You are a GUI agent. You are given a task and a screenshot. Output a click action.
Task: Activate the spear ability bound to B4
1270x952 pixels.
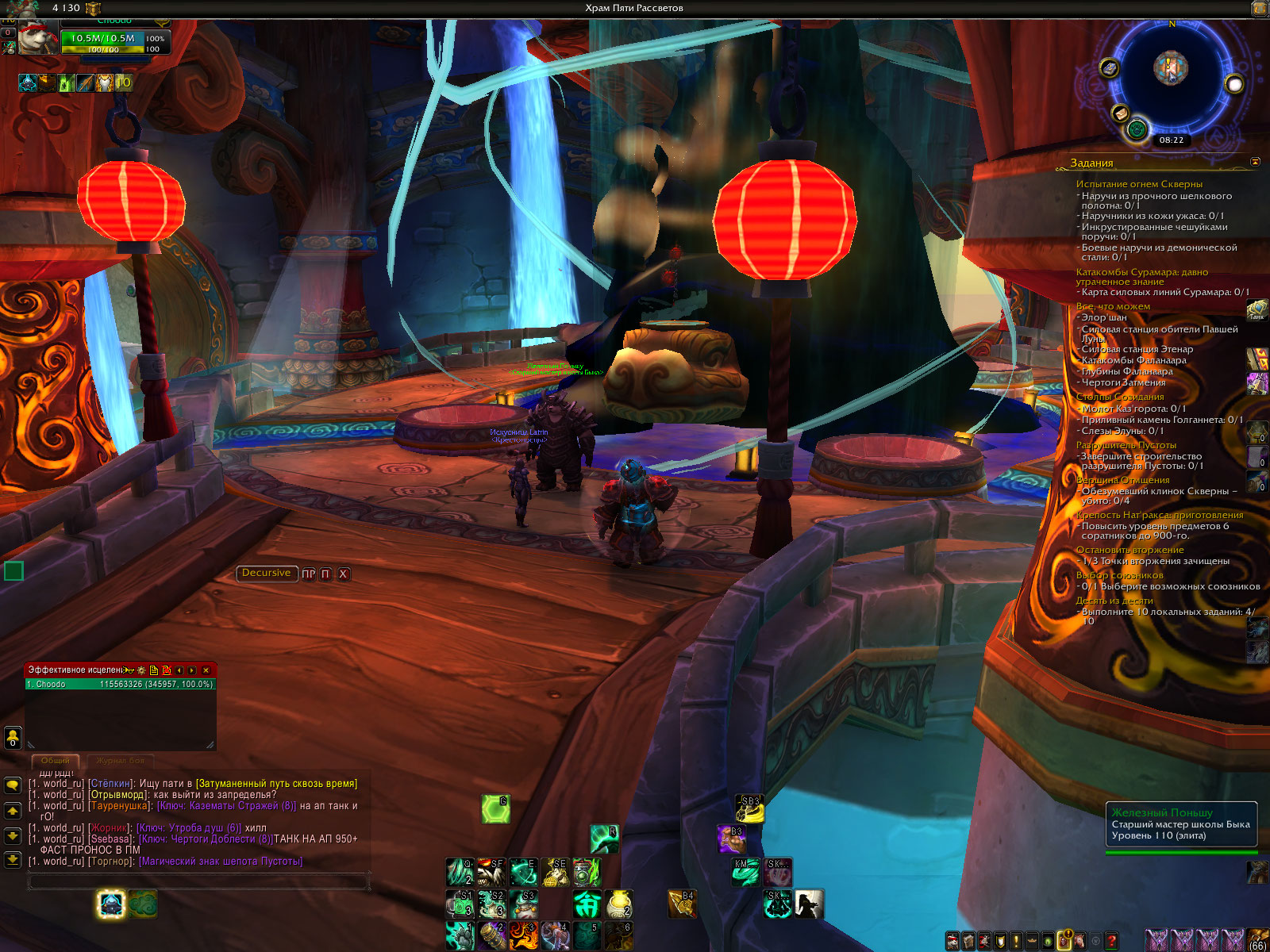coord(682,904)
